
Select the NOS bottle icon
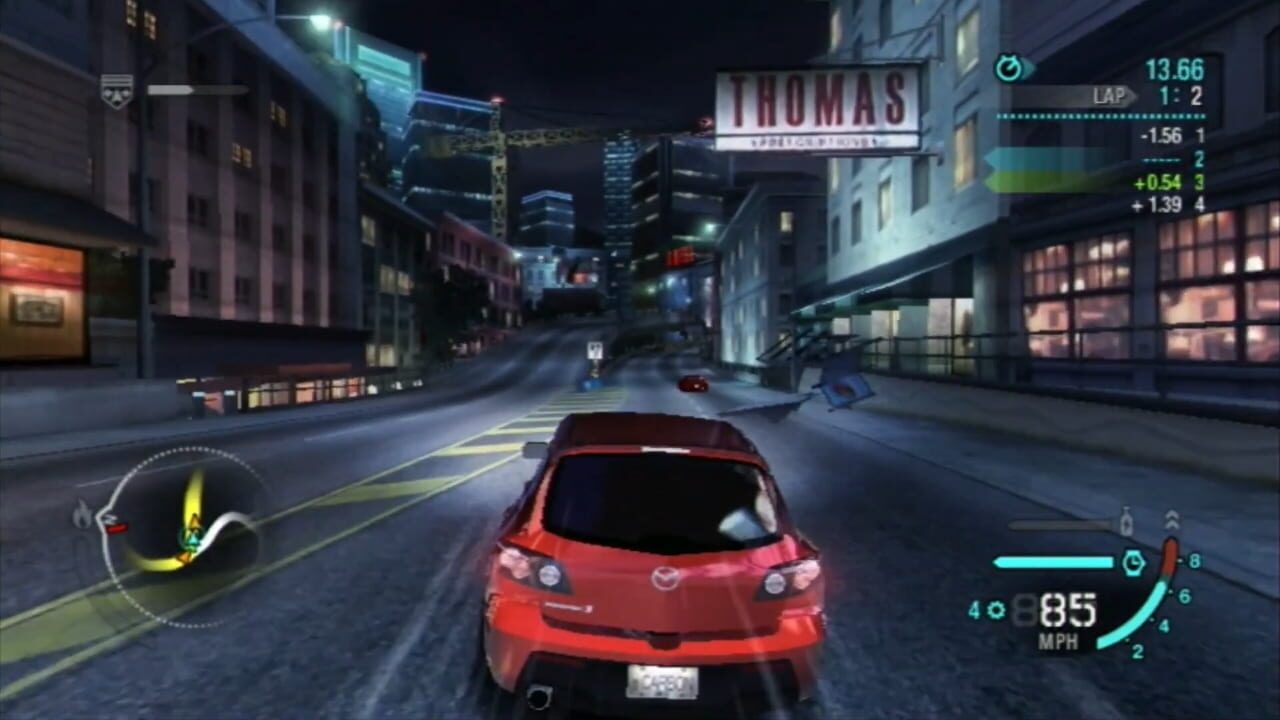tap(1126, 521)
